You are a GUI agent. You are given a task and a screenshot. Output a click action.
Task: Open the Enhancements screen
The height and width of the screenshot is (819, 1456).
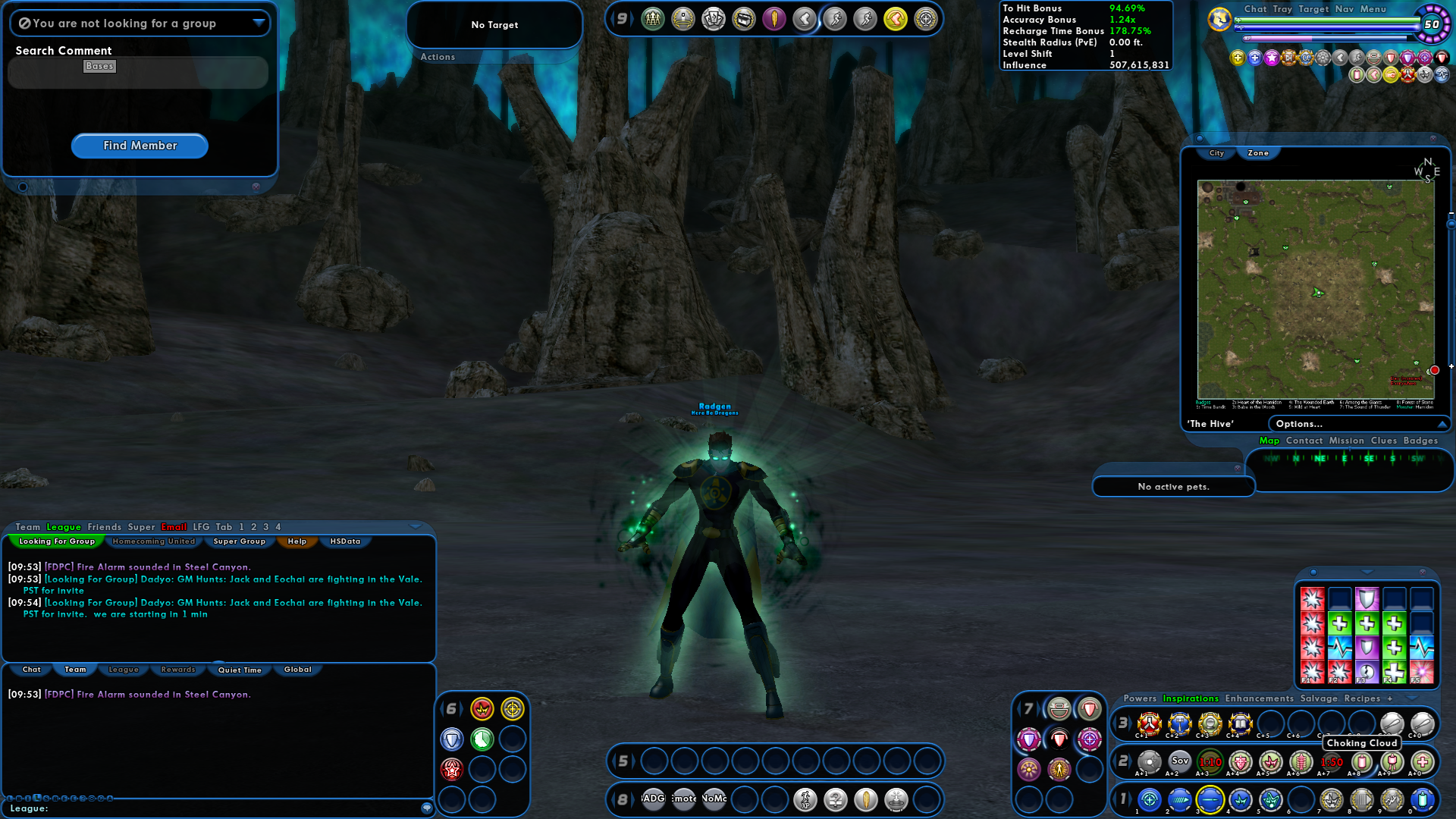click(1260, 698)
